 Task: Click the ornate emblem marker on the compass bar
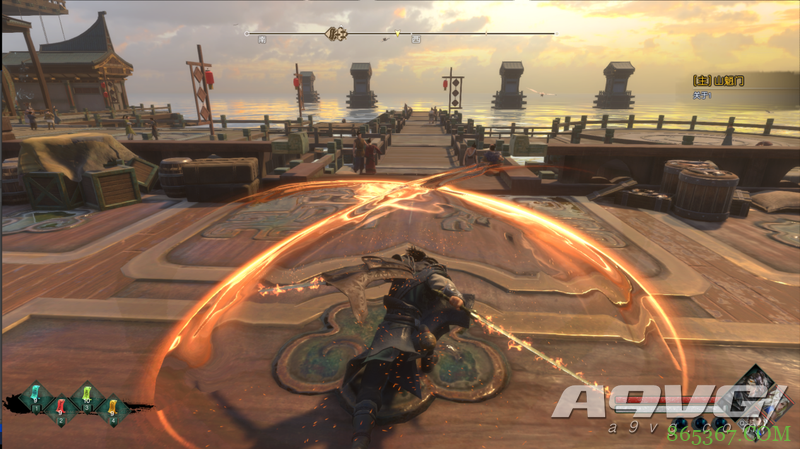pyautogui.click(x=338, y=33)
